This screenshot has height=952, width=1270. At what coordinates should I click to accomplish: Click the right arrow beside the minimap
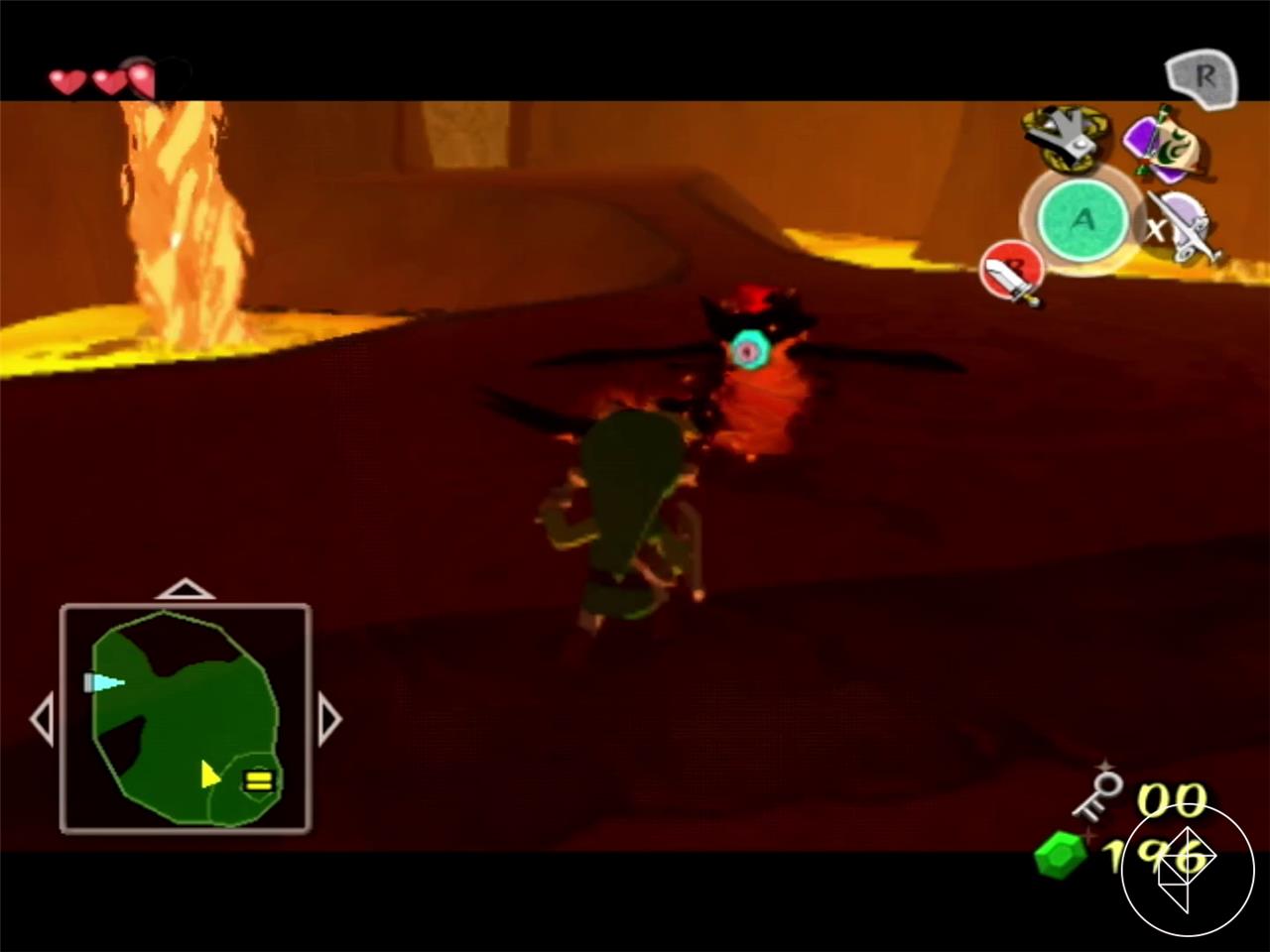(x=330, y=719)
